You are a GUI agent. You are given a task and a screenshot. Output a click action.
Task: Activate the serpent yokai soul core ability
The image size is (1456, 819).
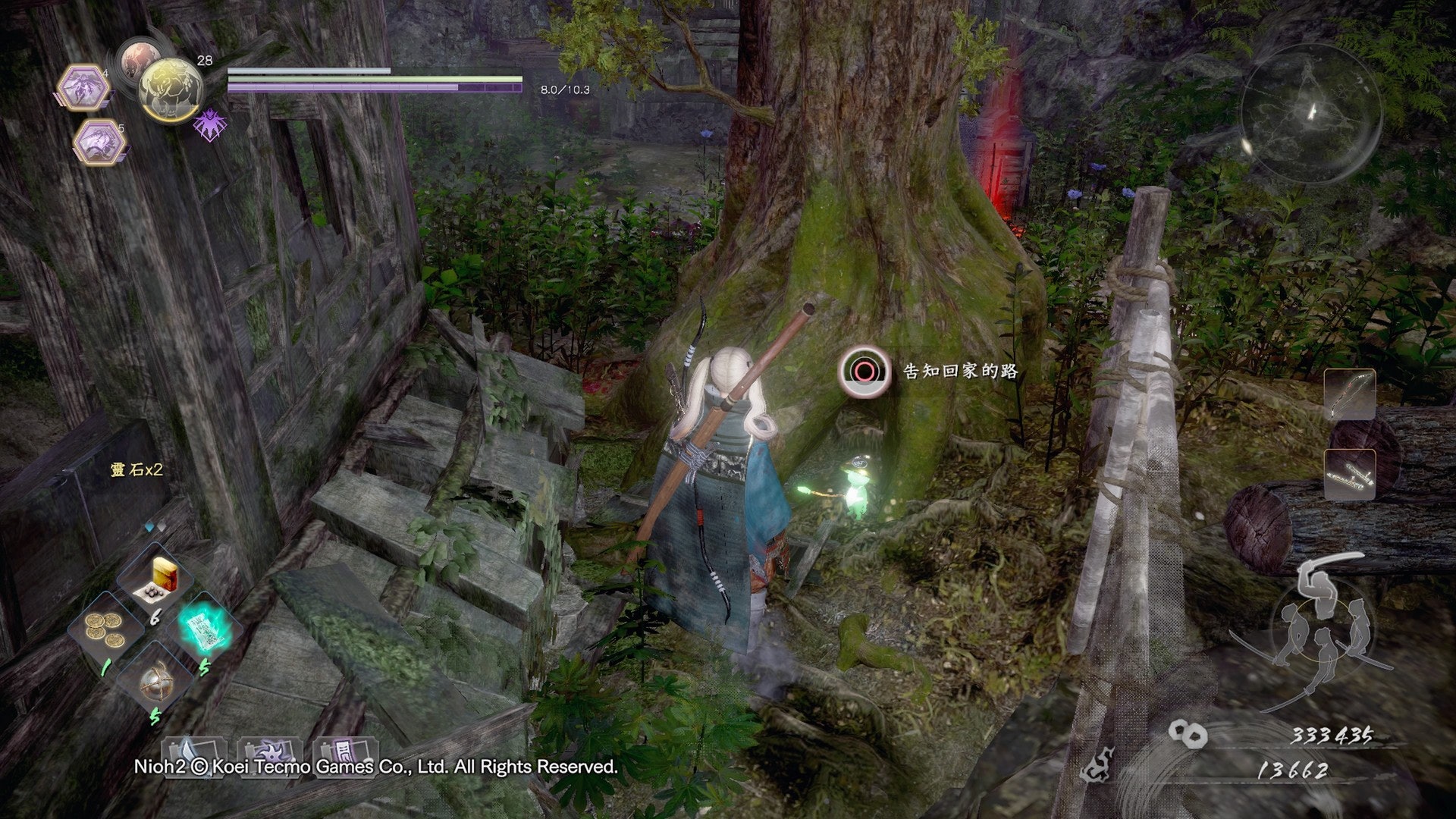tap(99, 143)
